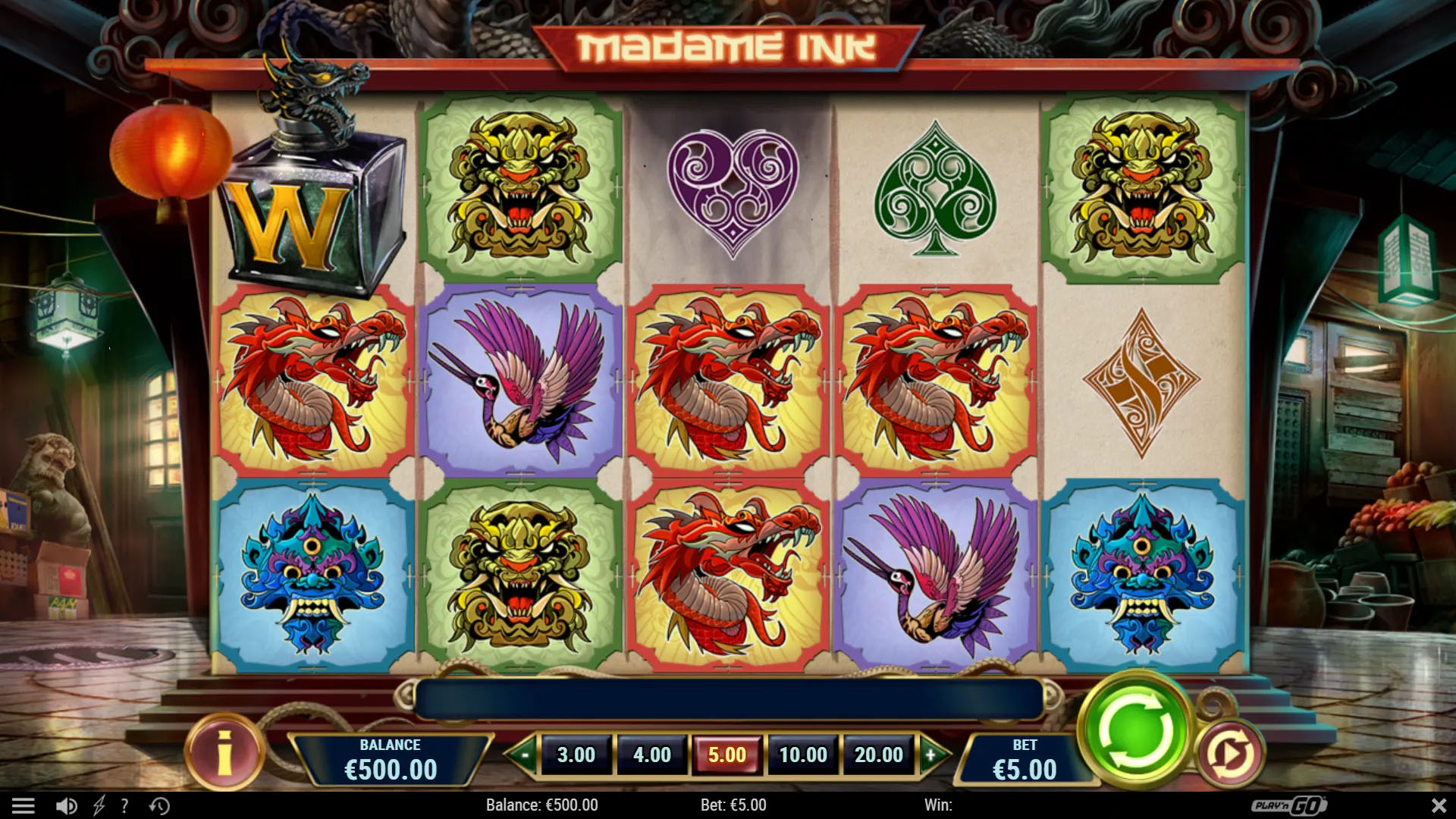Select the currently highlighted 5.00 bet

(x=726, y=755)
